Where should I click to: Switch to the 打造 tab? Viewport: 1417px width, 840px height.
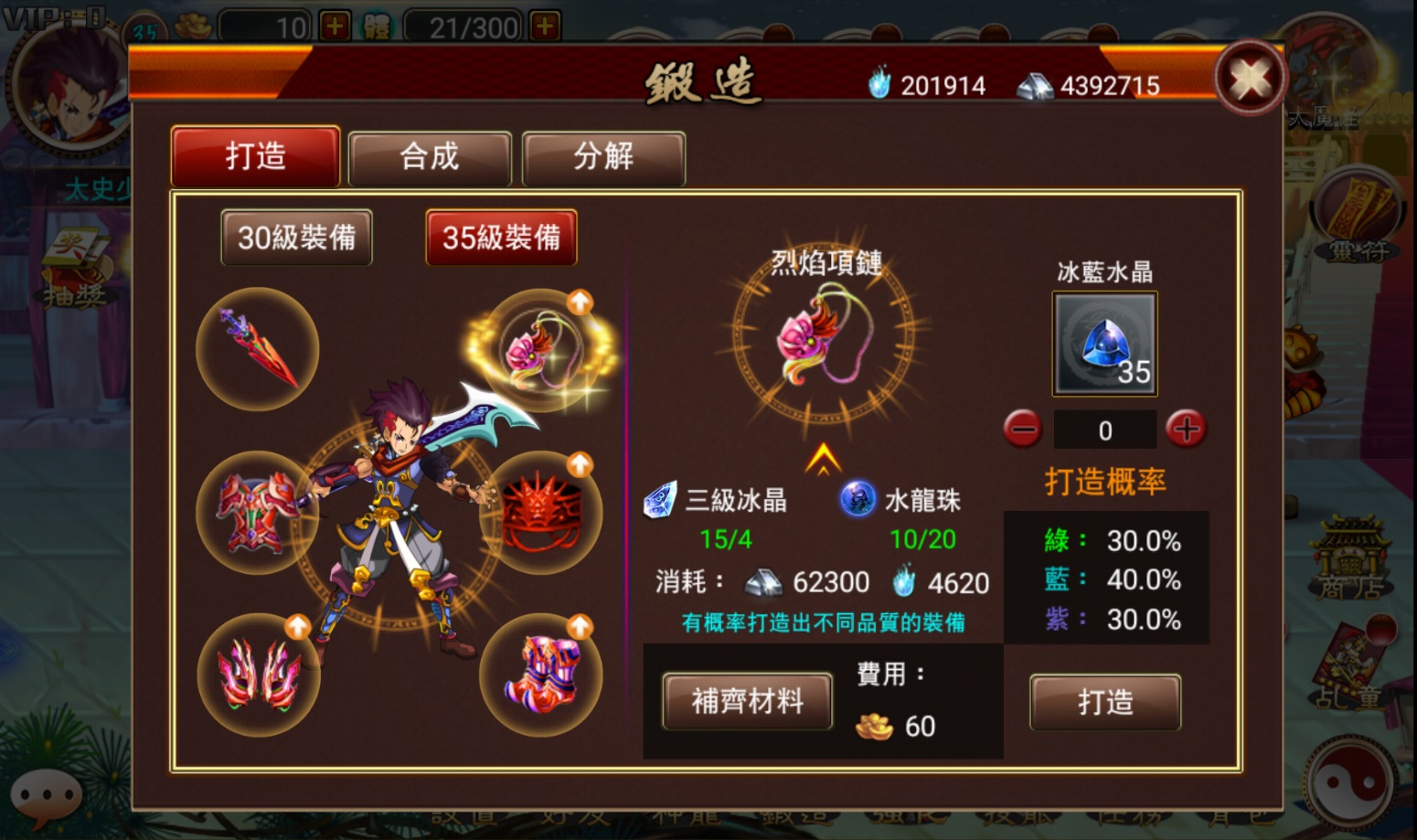(256, 157)
